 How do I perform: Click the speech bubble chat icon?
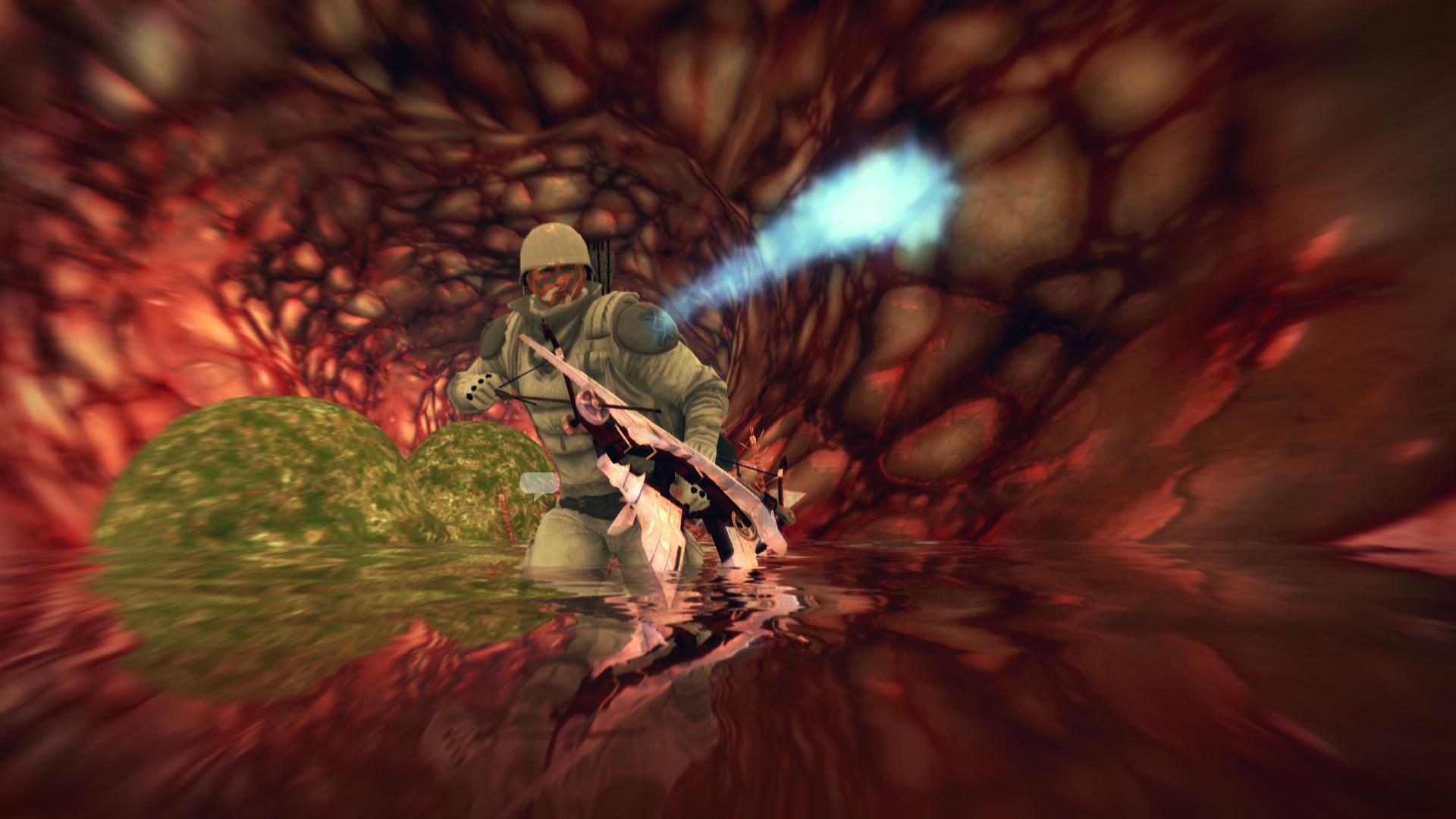pos(540,484)
